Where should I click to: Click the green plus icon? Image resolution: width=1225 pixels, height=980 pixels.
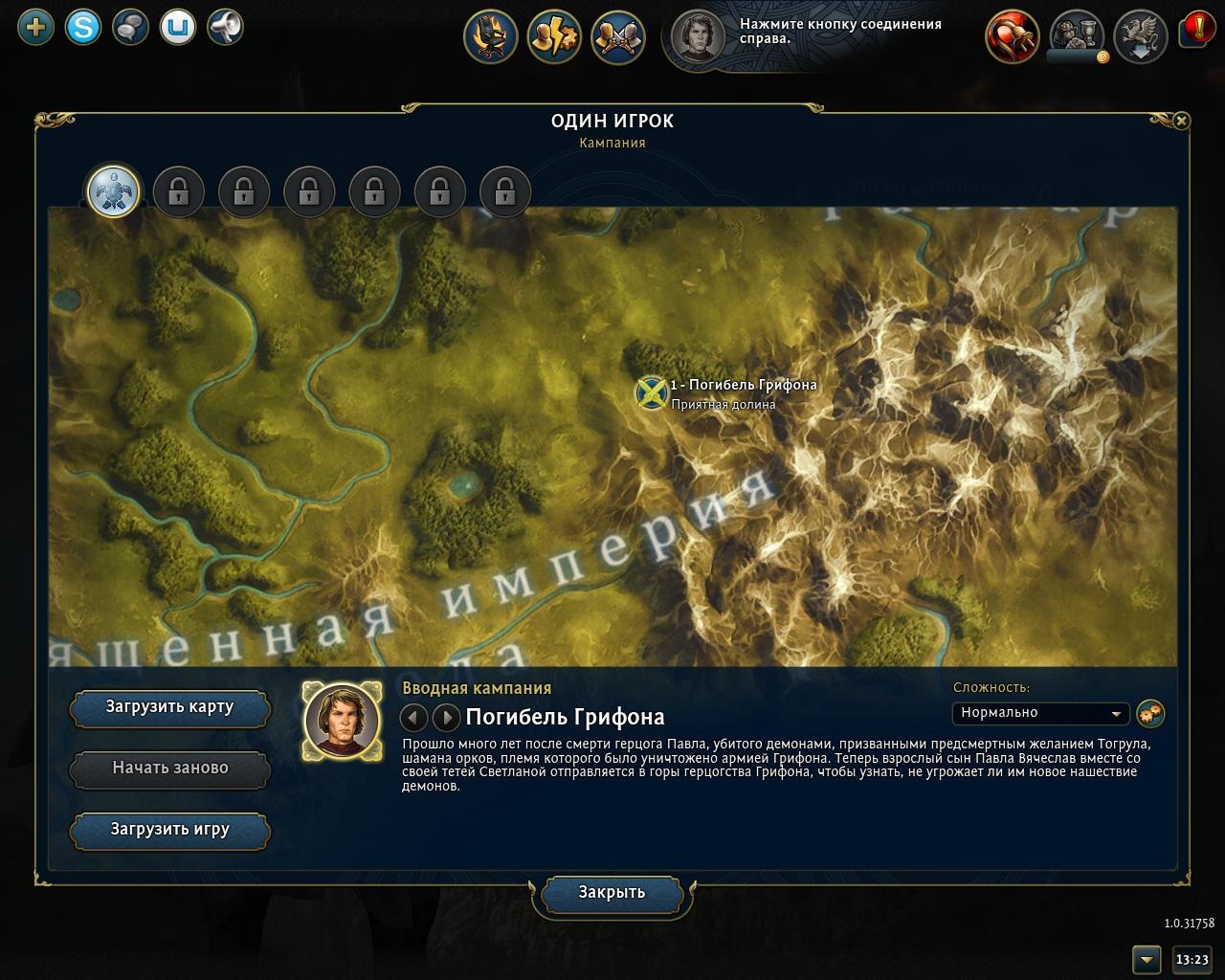pyautogui.click(x=36, y=27)
